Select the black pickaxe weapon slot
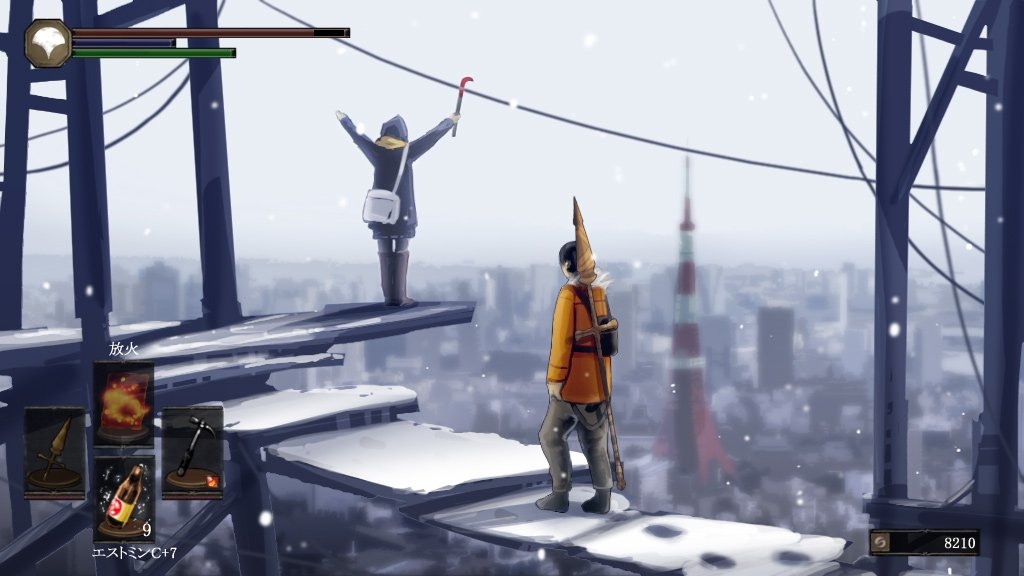The image size is (1024, 576). tap(192, 451)
